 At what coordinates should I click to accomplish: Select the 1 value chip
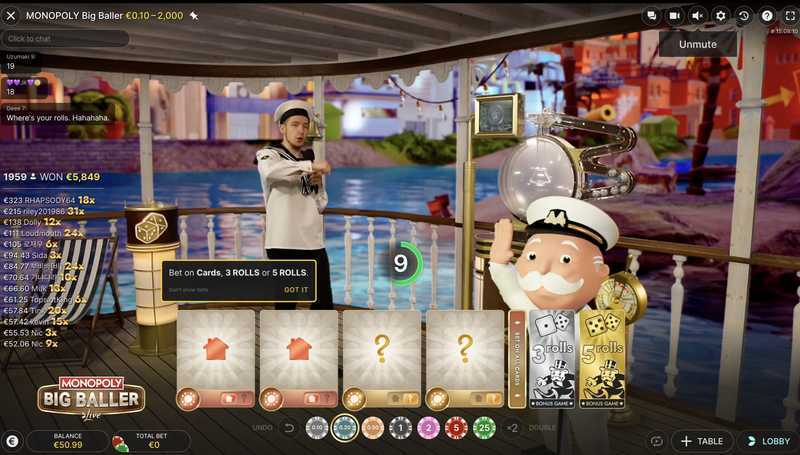click(x=401, y=428)
